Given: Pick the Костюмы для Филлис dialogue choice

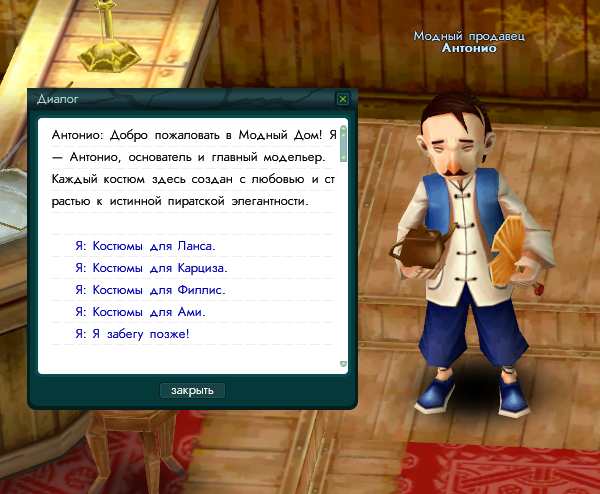Looking at the screenshot, I should (x=150, y=290).
